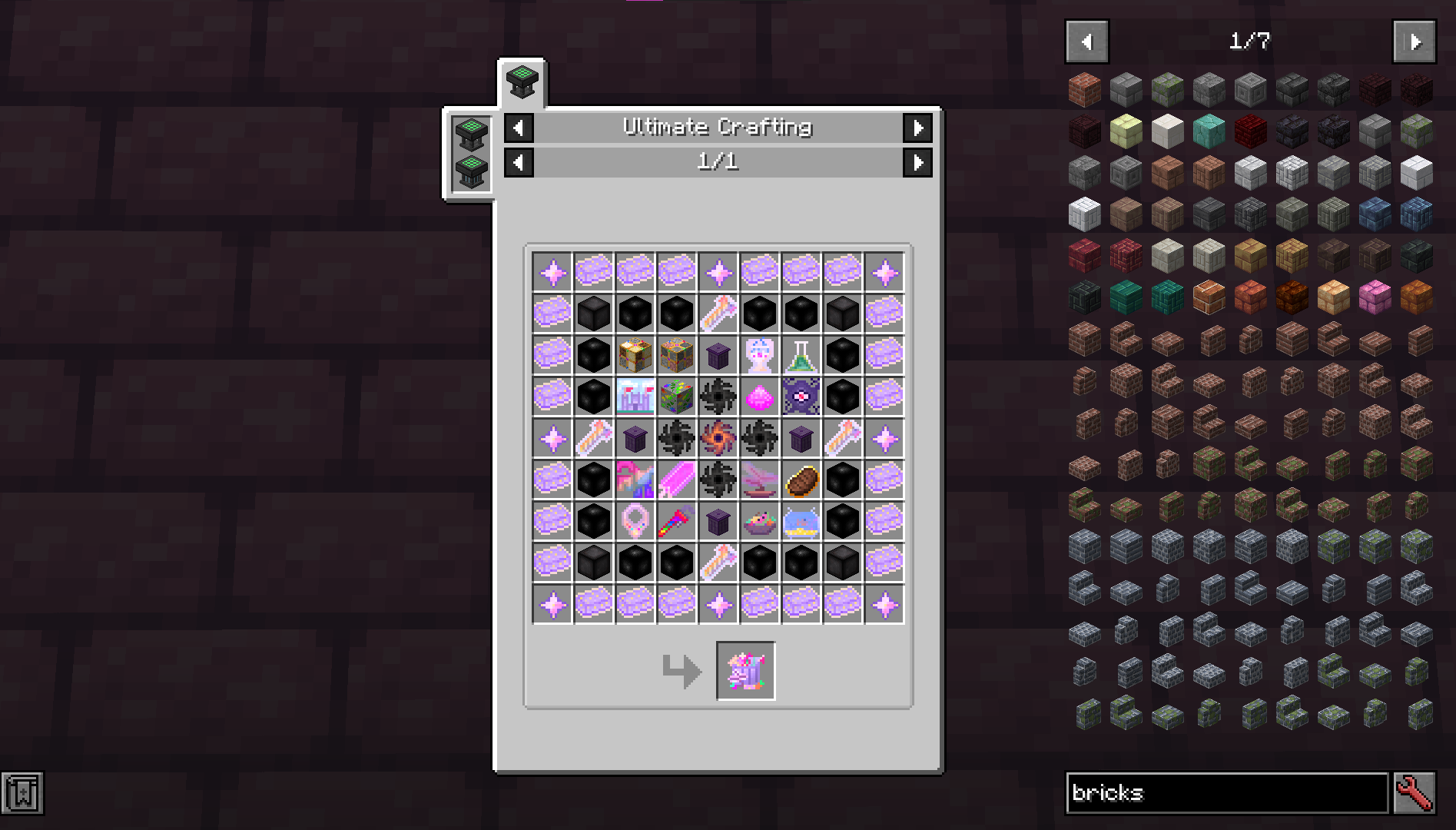Image resolution: width=1456 pixels, height=830 pixels.
Task: Select the pink ring ingredient
Action: pyautogui.click(x=635, y=521)
